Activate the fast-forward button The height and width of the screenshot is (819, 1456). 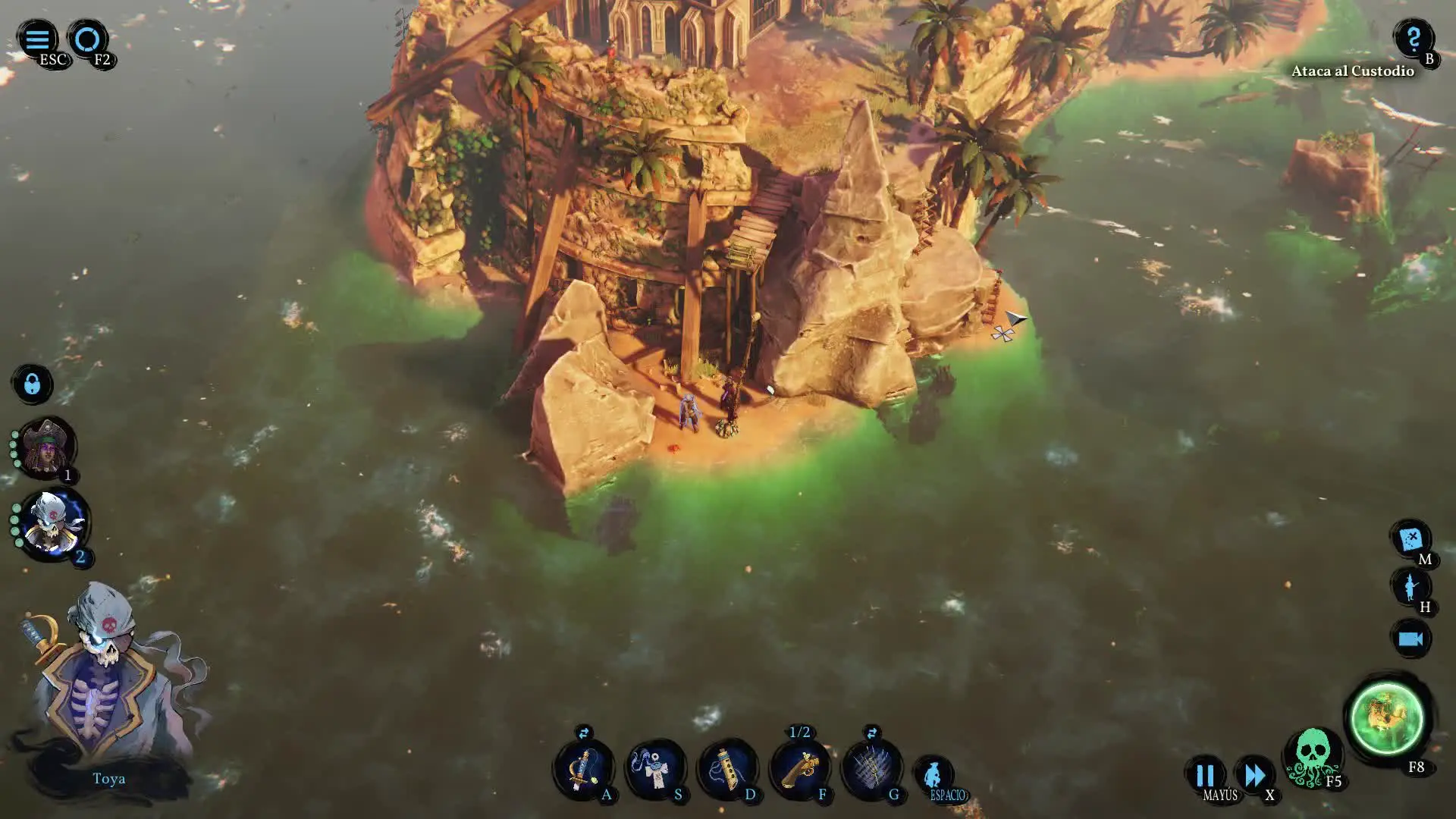click(1254, 775)
